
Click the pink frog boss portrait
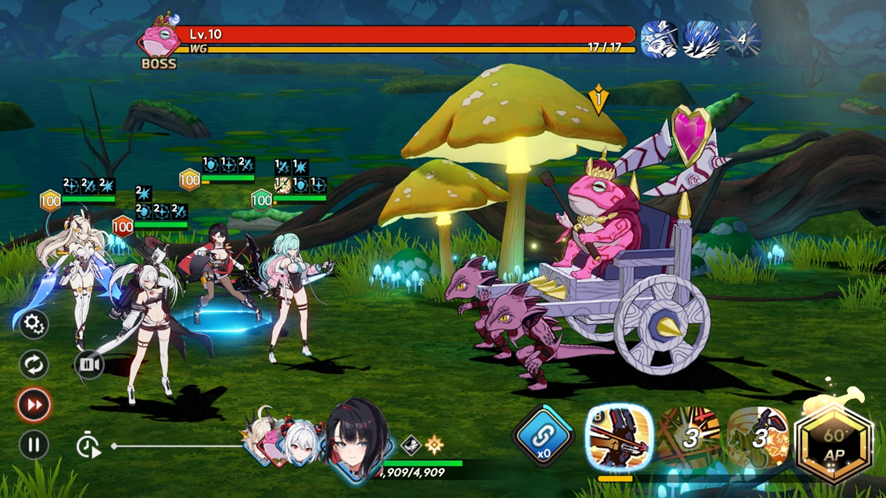coord(158,38)
